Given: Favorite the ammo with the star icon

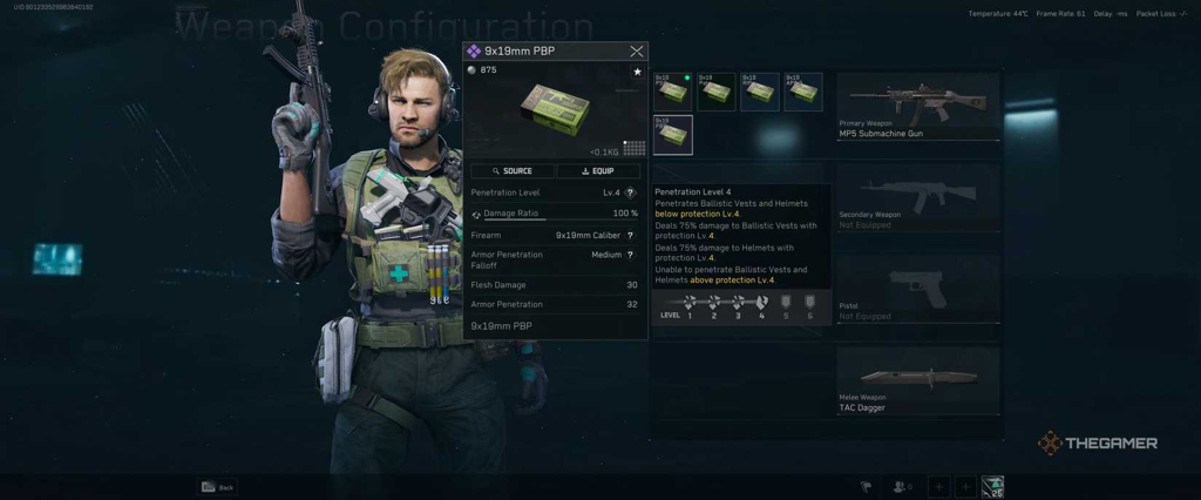Looking at the screenshot, I should tap(636, 72).
